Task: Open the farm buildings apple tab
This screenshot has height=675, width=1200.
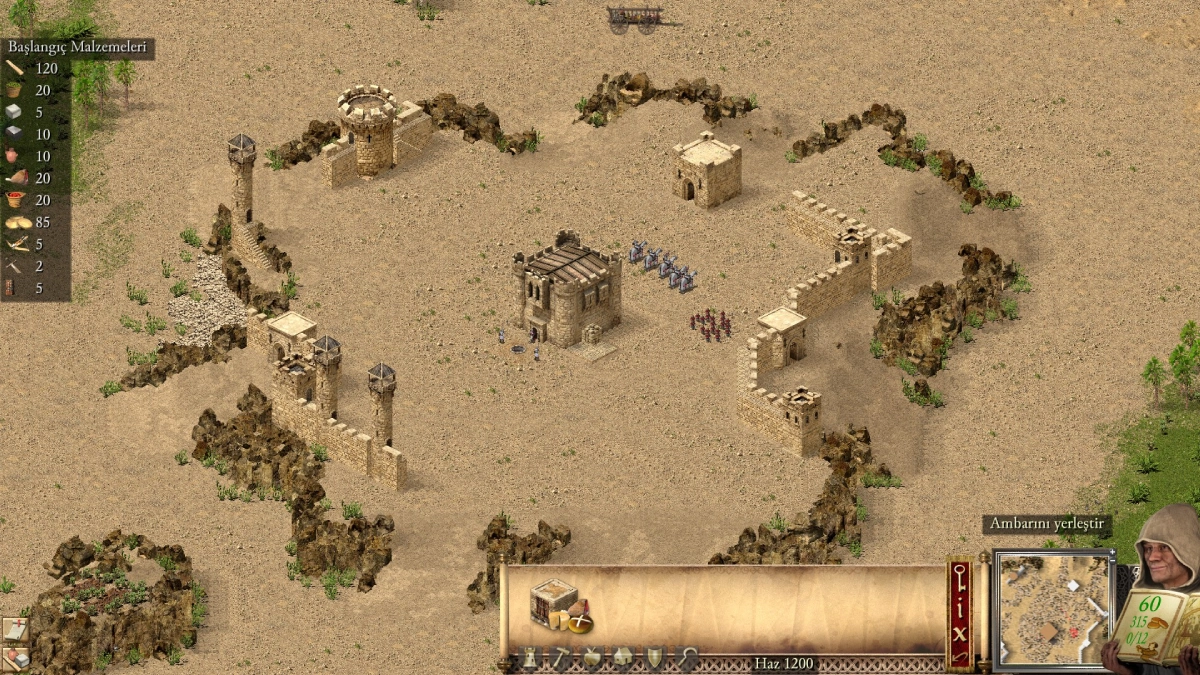Action: [x=592, y=658]
